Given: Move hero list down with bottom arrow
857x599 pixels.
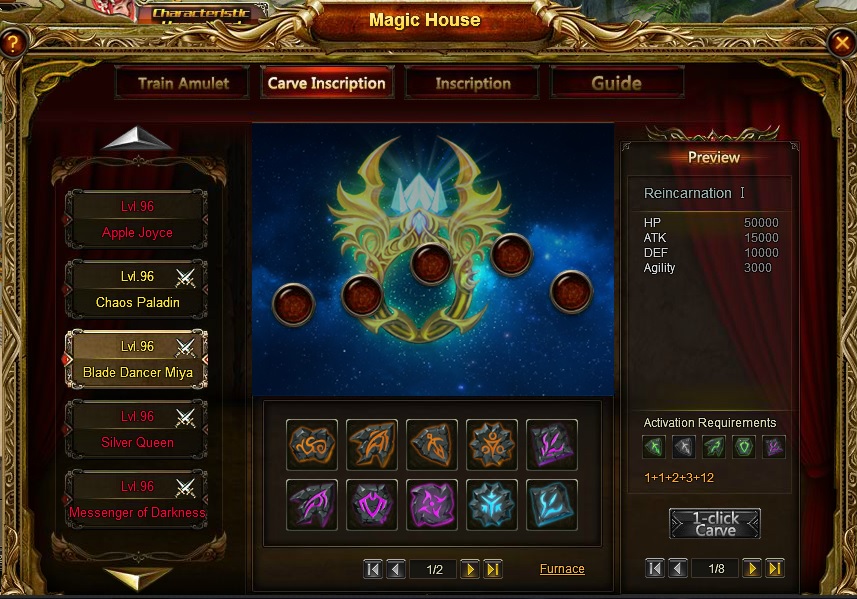Looking at the screenshot, I should (137, 579).
